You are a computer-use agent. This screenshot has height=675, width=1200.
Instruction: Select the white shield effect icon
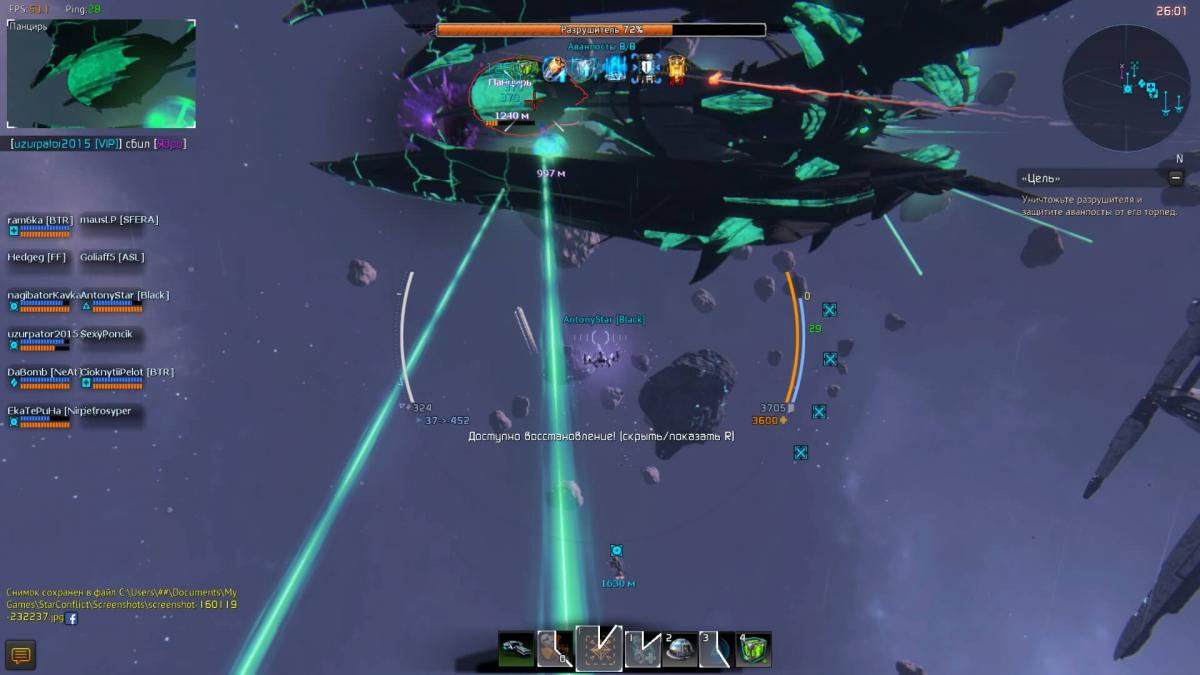pos(646,69)
